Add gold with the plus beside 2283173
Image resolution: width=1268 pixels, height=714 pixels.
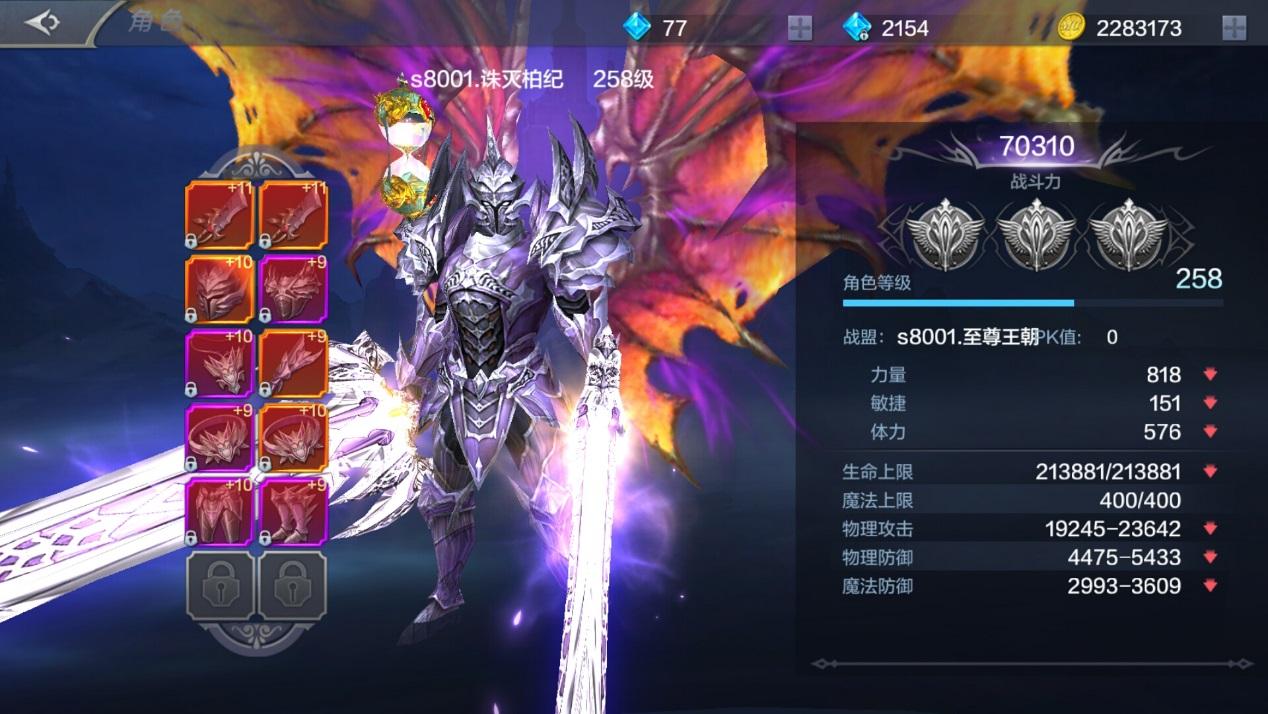(x=1234, y=28)
